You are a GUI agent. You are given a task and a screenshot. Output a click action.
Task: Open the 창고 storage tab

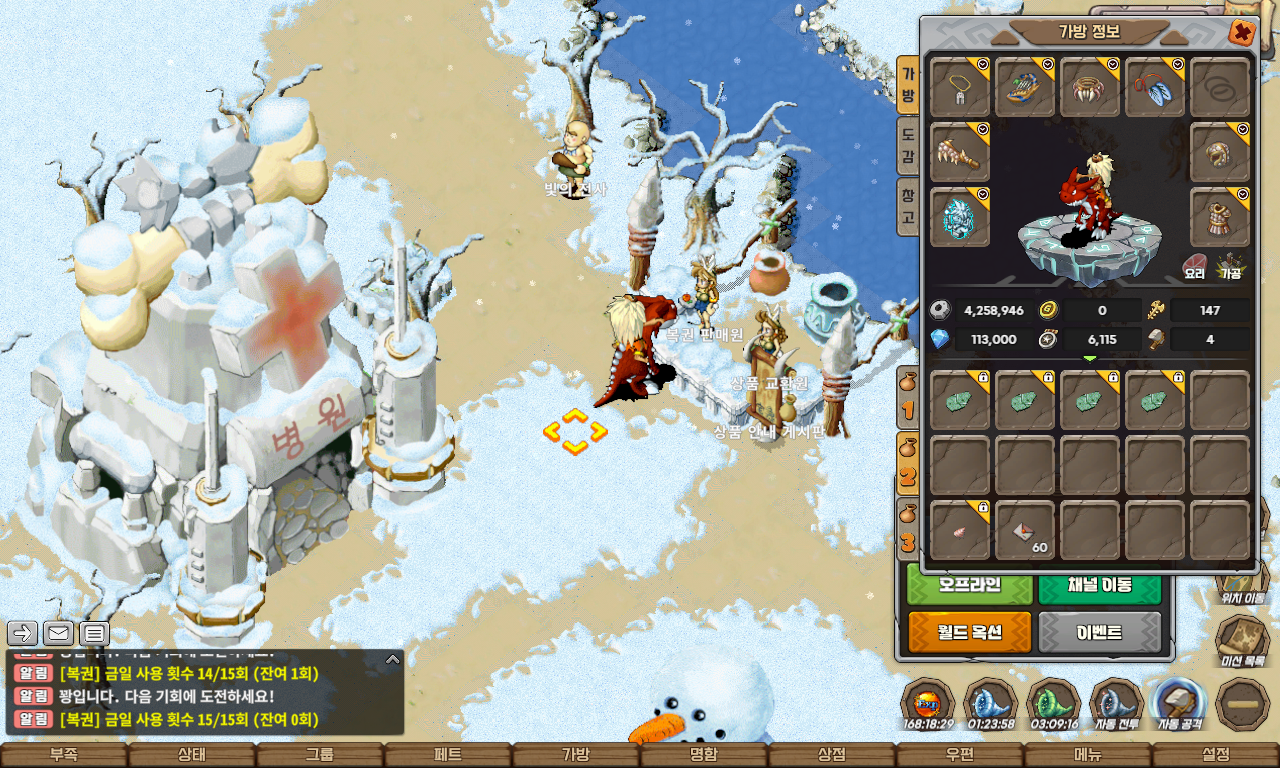908,206
